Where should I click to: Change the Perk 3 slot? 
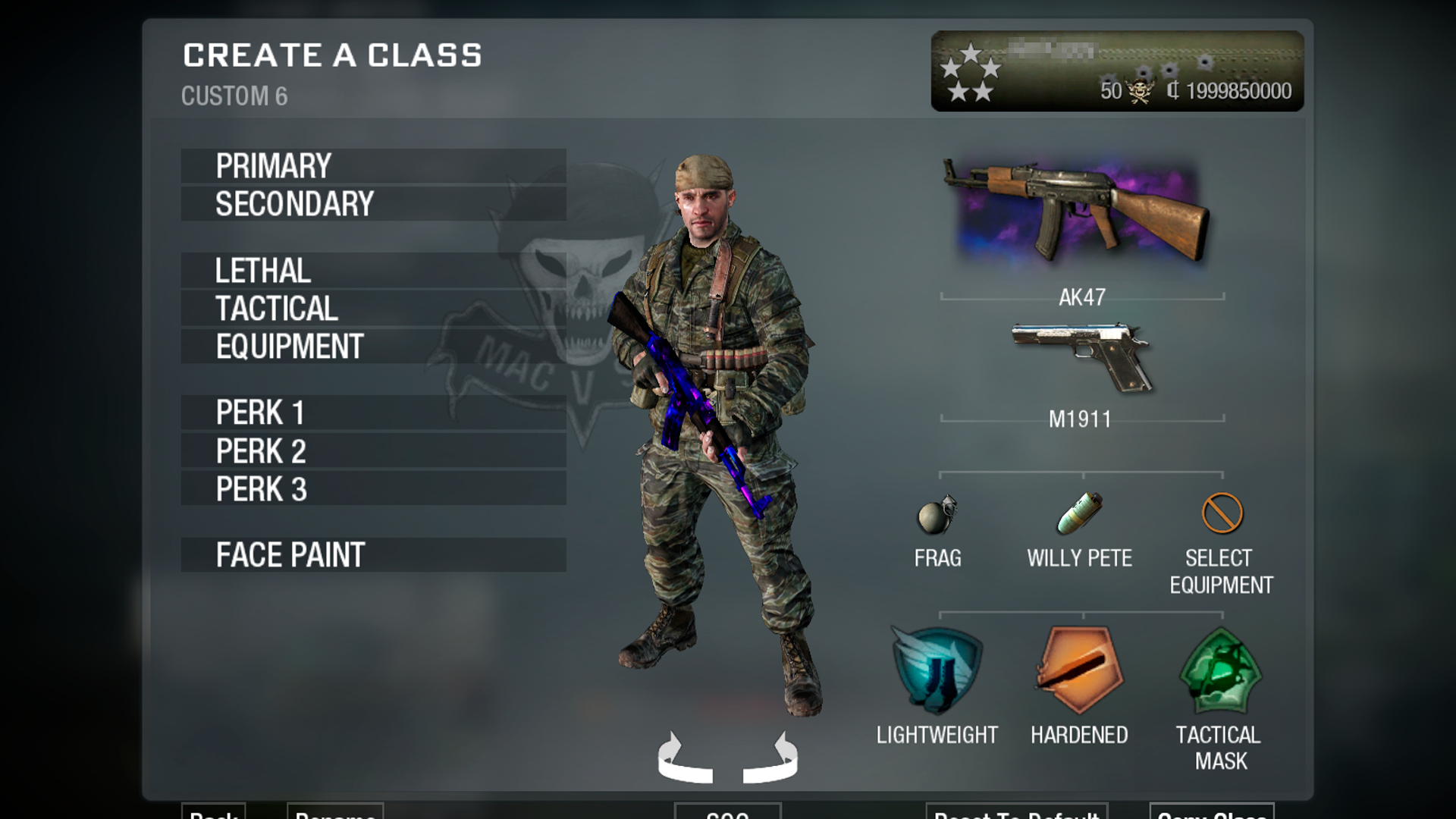[x=373, y=489]
